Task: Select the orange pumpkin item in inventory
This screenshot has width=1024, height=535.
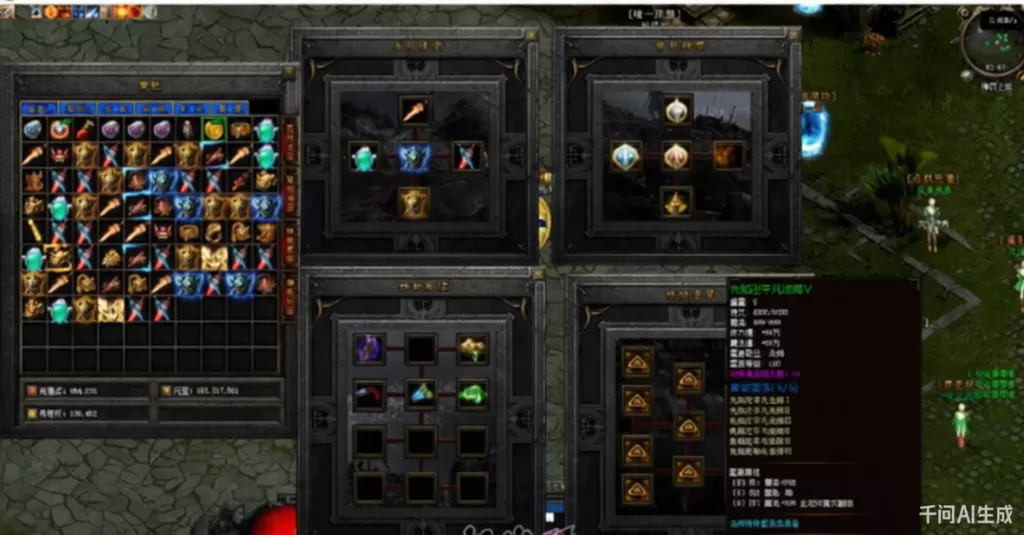Action: tap(213, 129)
